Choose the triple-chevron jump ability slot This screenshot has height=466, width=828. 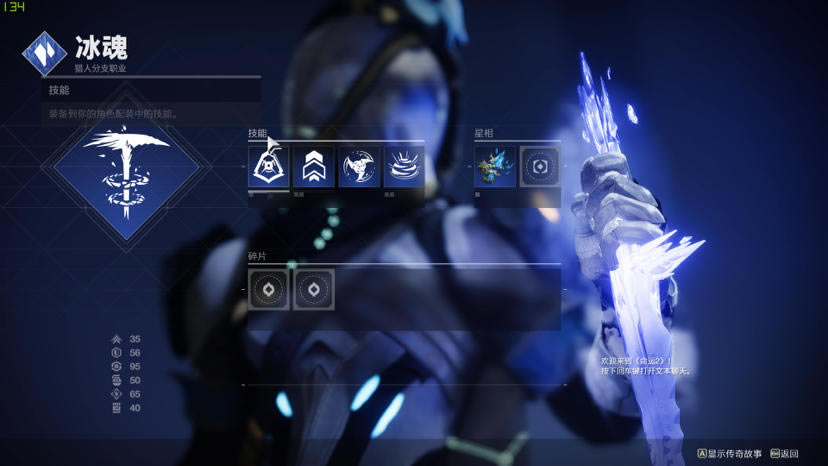(x=314, y=166)
